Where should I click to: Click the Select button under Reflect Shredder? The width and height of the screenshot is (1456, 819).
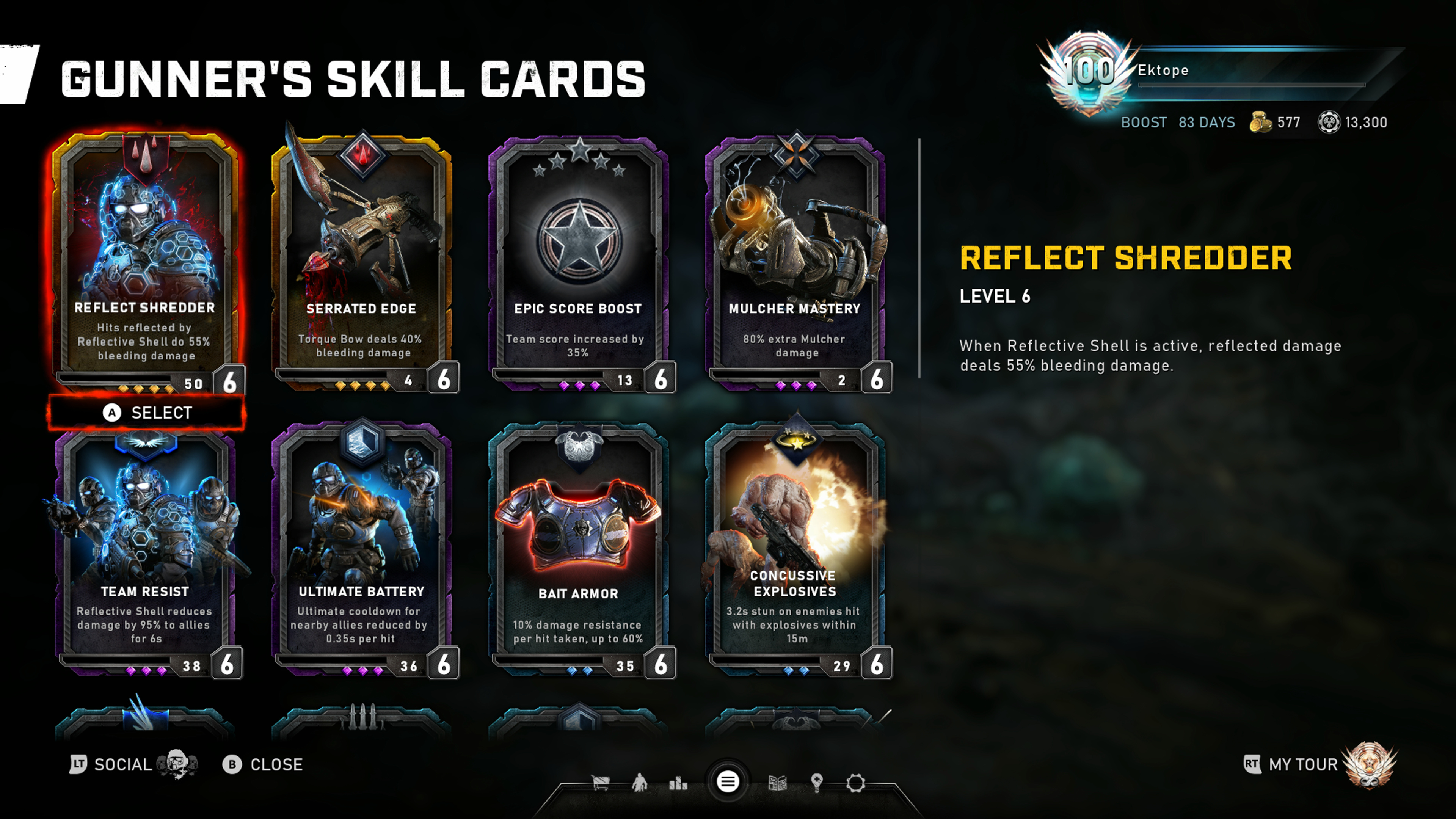tap(147, 413)
